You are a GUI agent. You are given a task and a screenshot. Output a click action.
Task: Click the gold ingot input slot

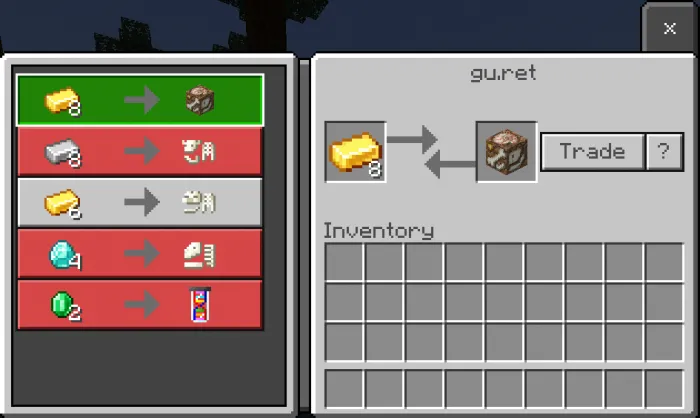point(355,152)
